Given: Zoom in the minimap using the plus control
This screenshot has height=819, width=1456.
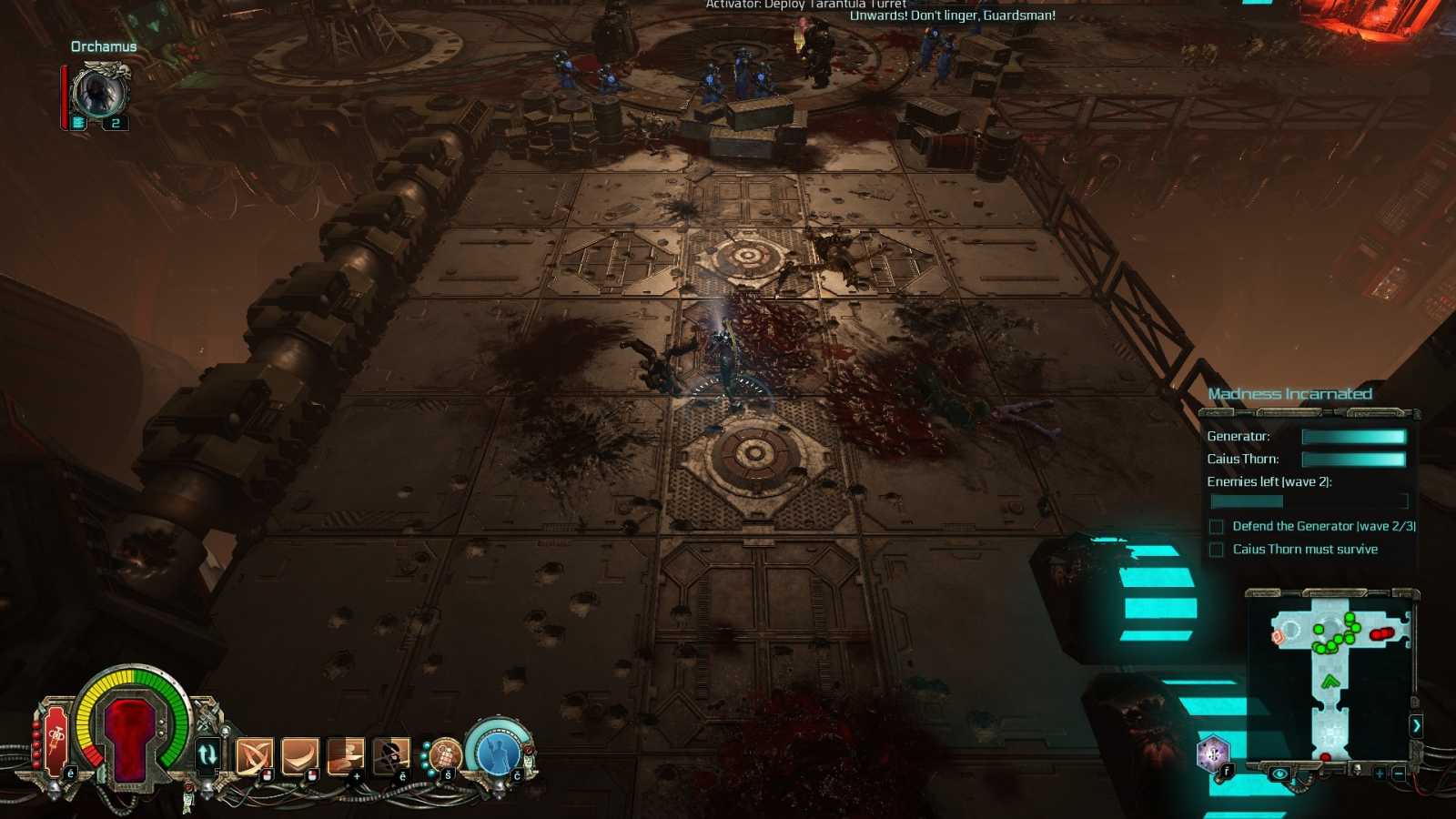Looking at the screenshot, I should (1380, 773).
